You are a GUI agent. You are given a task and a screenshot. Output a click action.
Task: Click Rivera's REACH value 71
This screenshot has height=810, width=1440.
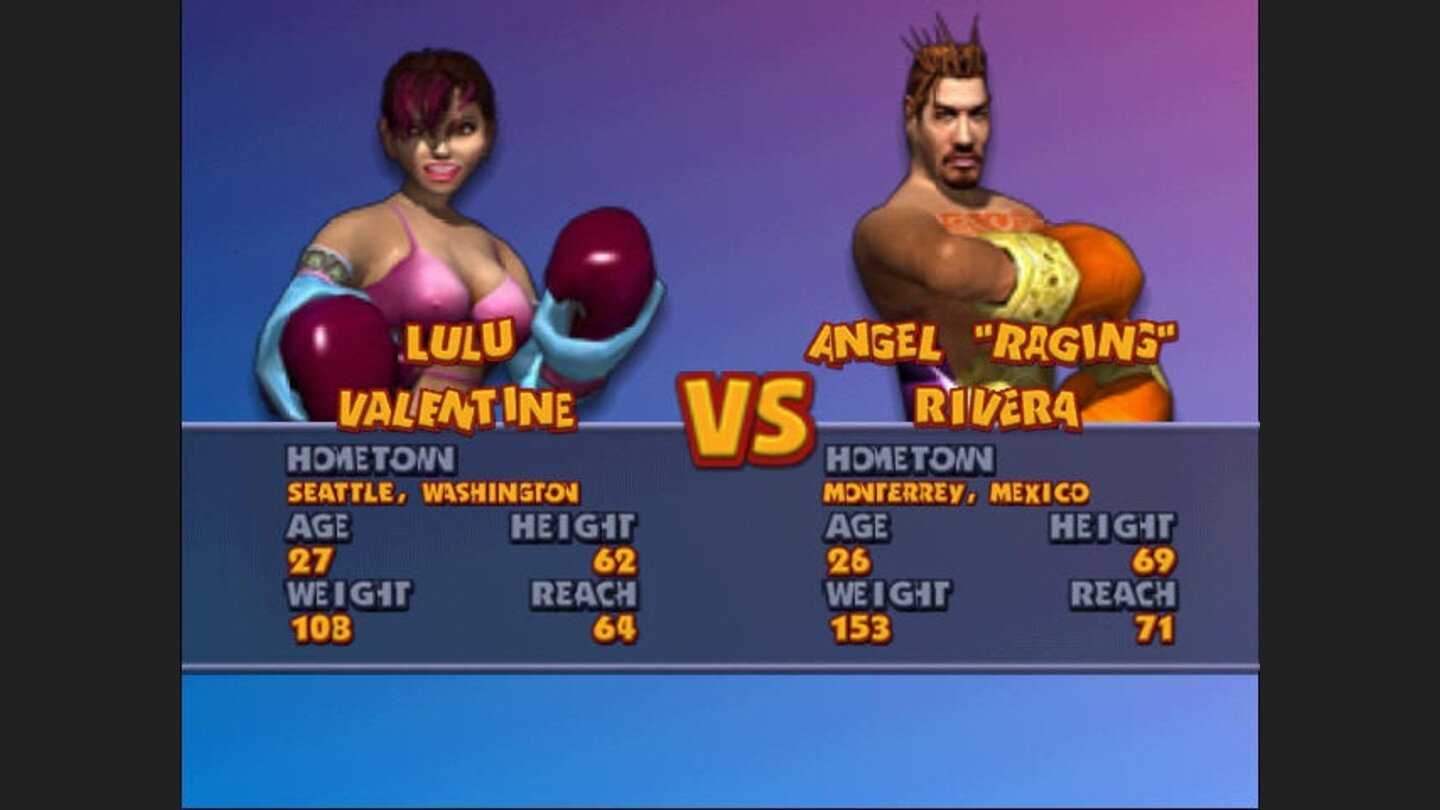pos(1155,625)
